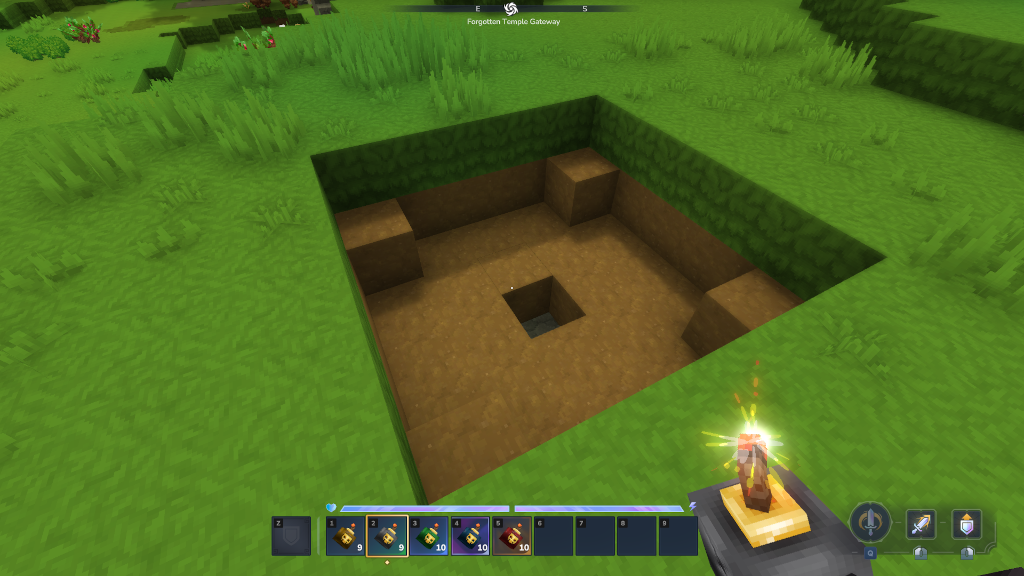Screen dimensions: 1024x576
Task: Click the shield slot marked Z
Action: [291, 536]
